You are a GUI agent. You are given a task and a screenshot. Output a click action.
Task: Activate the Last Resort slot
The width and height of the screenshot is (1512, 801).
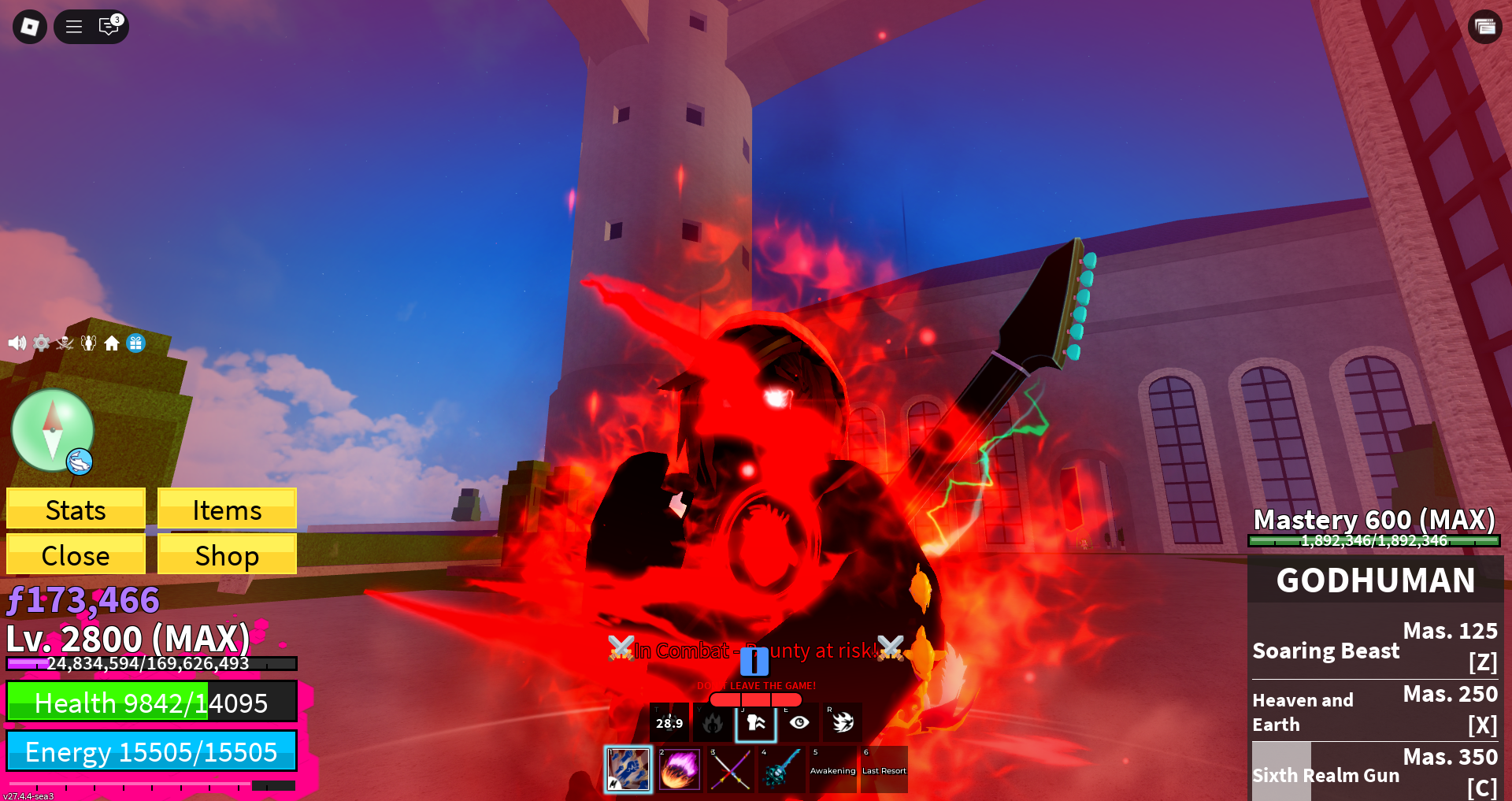[x=884, y=769]
